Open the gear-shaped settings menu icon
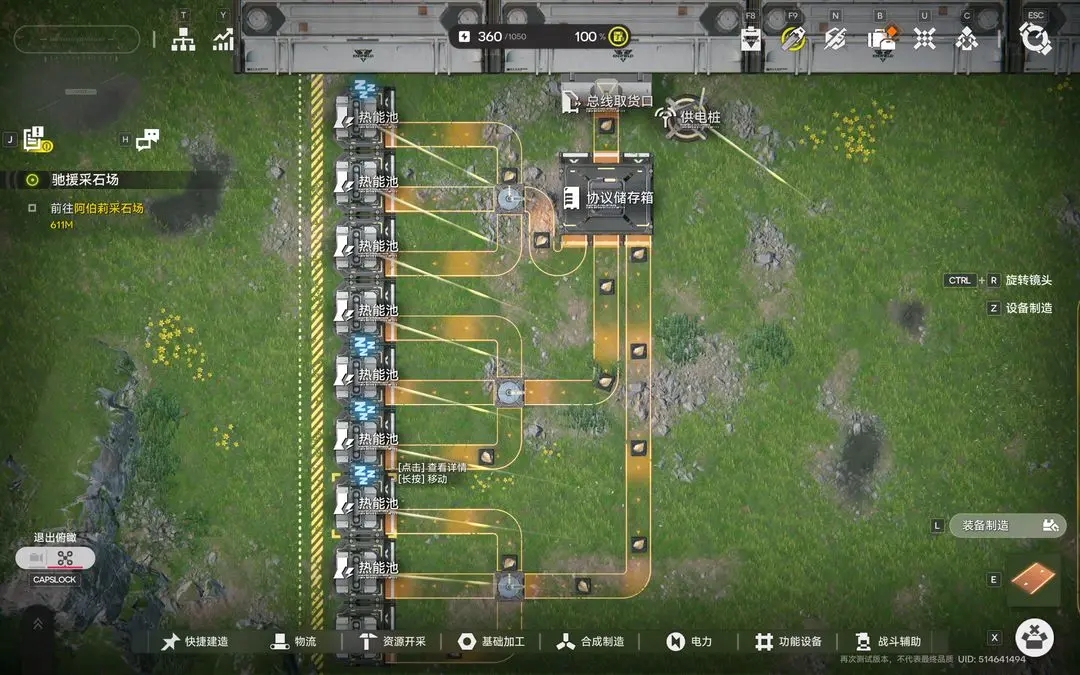This screenshot has height=675, width=1080. [x=1035, y=38]
